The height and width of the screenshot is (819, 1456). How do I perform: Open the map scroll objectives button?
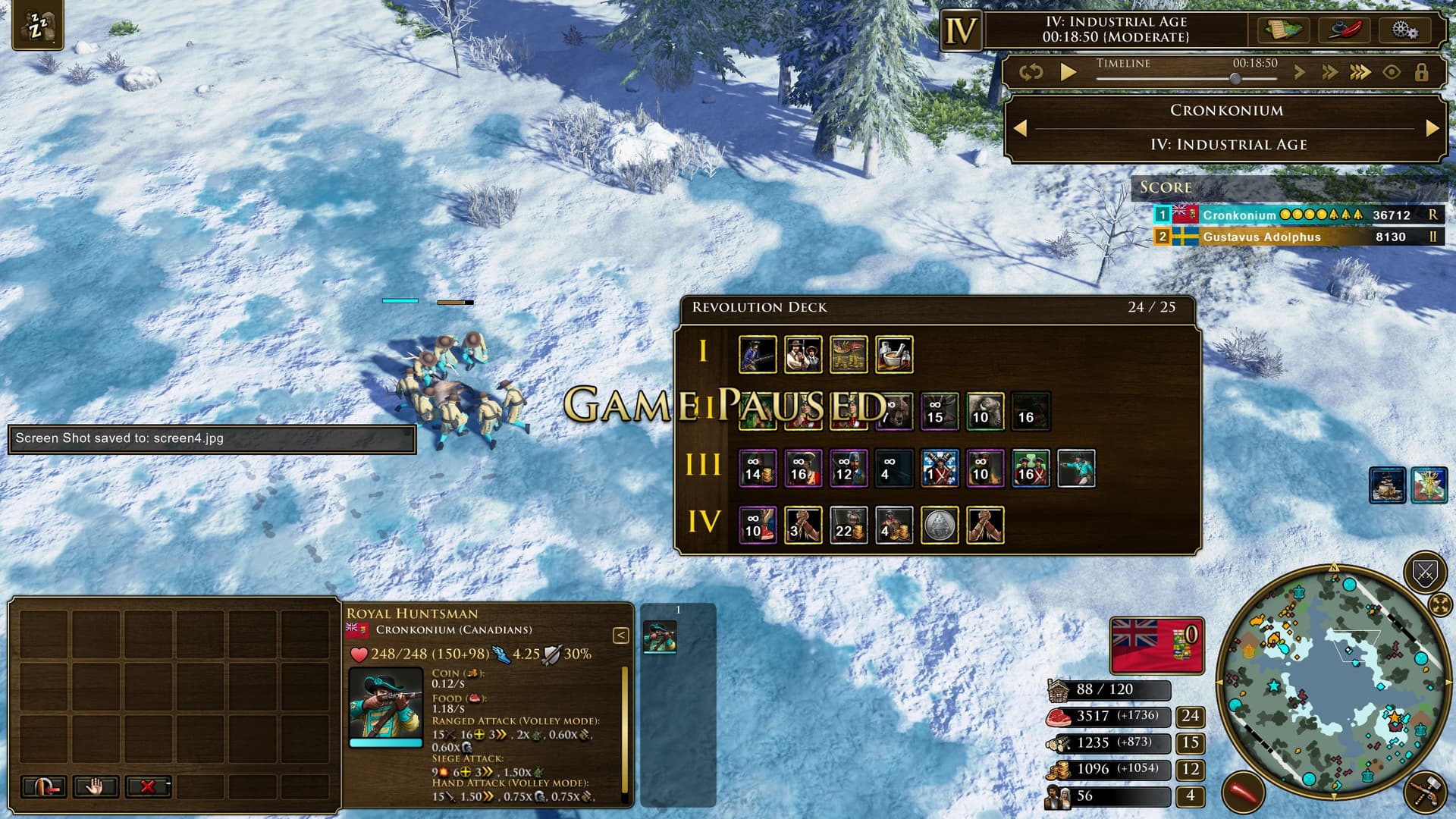click(1283, 30)
